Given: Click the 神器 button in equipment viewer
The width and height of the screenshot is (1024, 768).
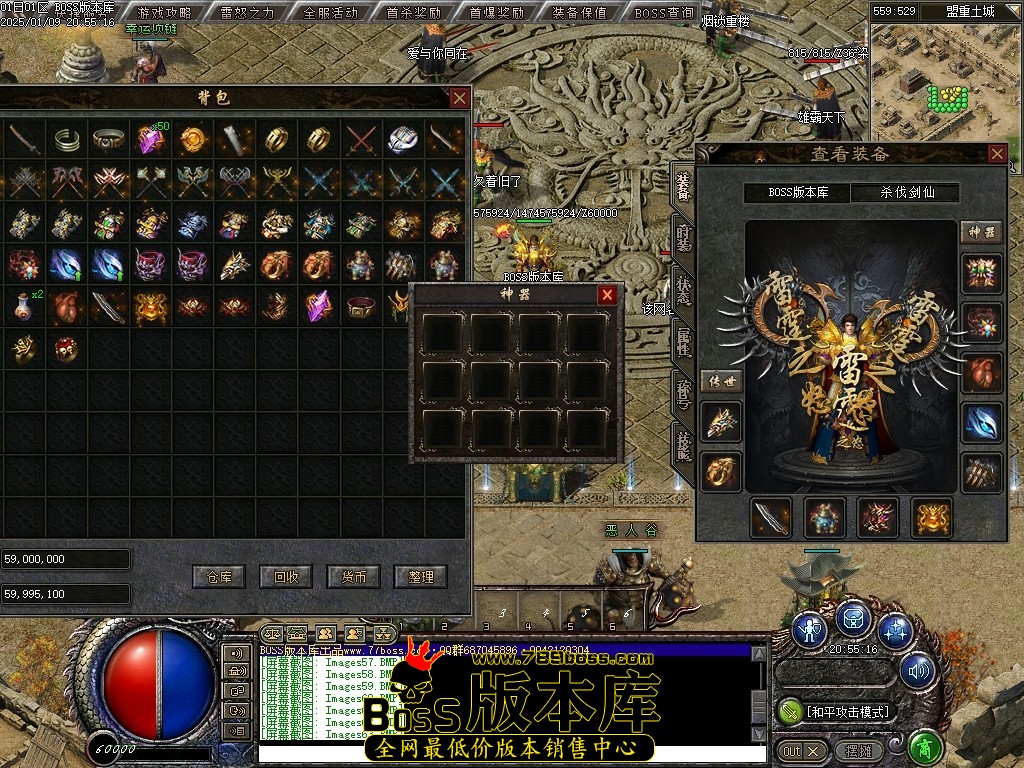Looking at the screenshot, I should [x=981, y=232].
